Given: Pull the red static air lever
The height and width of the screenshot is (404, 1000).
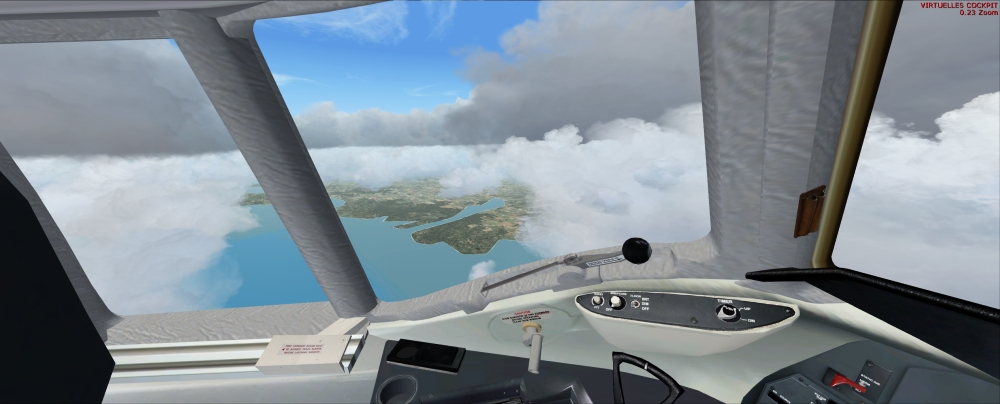Looking at the screenshot, I should coord(840,379).
